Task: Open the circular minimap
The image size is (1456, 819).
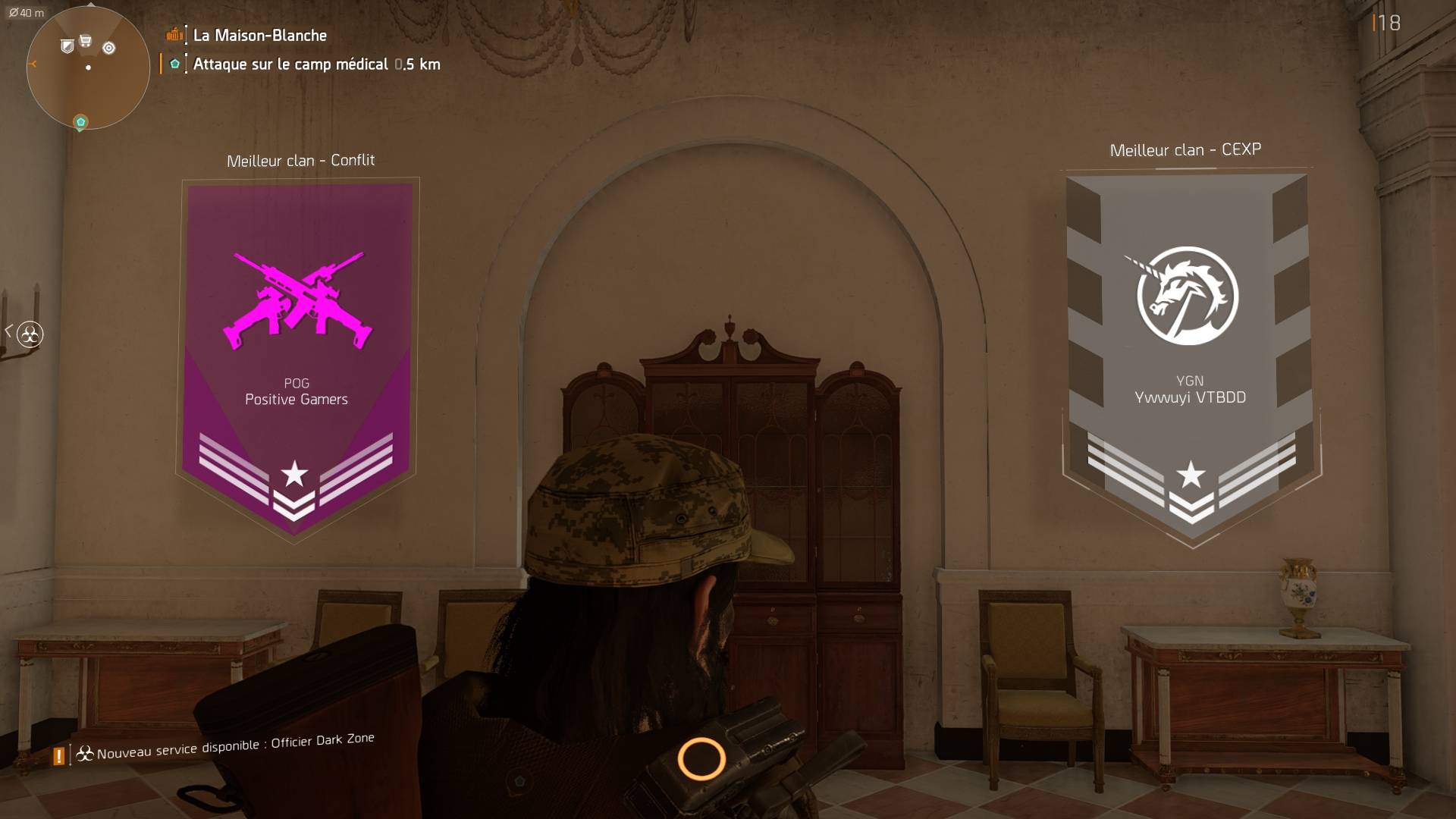Action: [88, 67]
